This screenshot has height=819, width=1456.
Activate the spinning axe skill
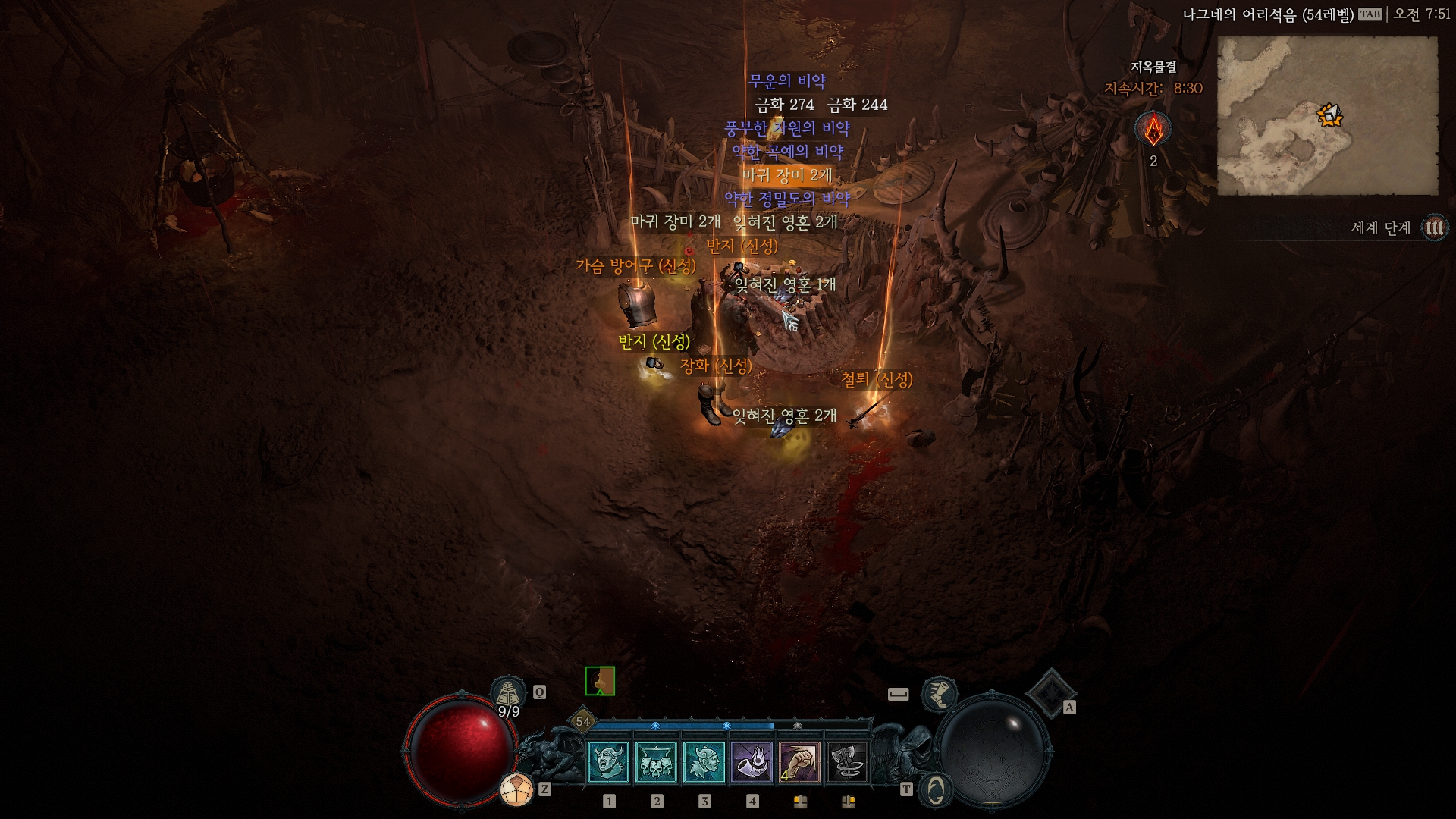pyautogui.click(x=847, y=762)
